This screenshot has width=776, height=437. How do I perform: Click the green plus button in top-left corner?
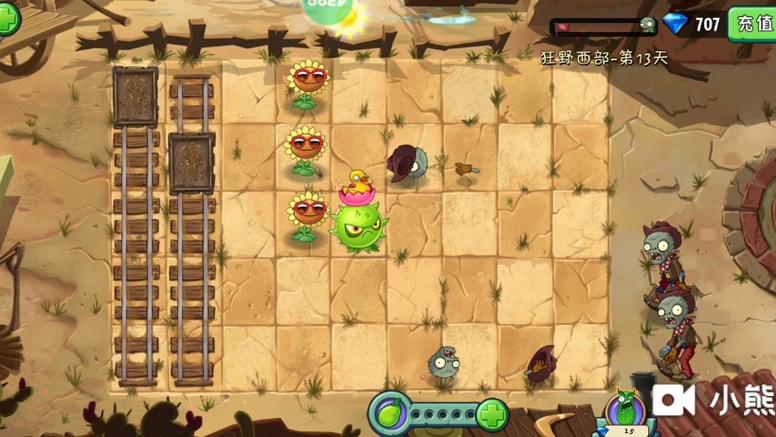pos(8,18)
